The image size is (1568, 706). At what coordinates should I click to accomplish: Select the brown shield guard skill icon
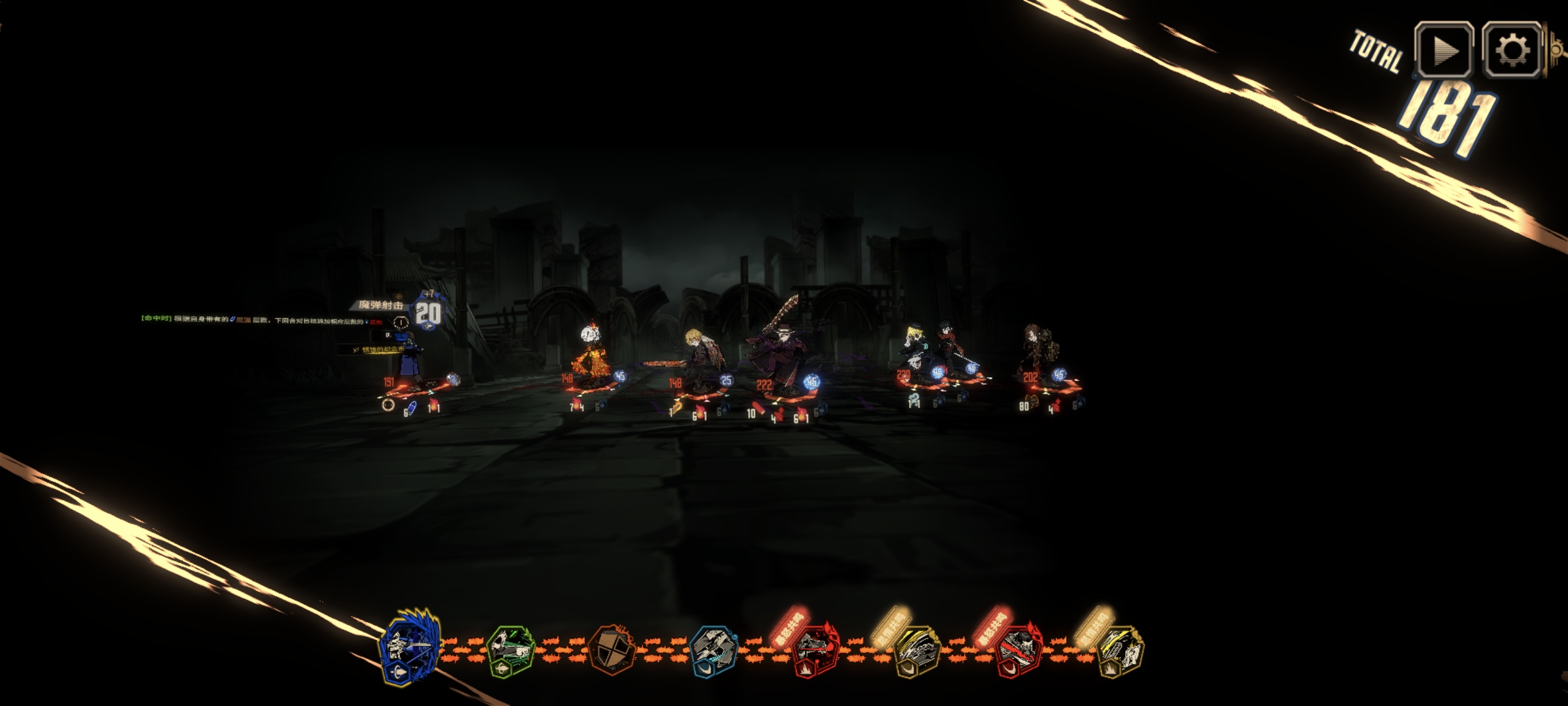click(612, 649)
